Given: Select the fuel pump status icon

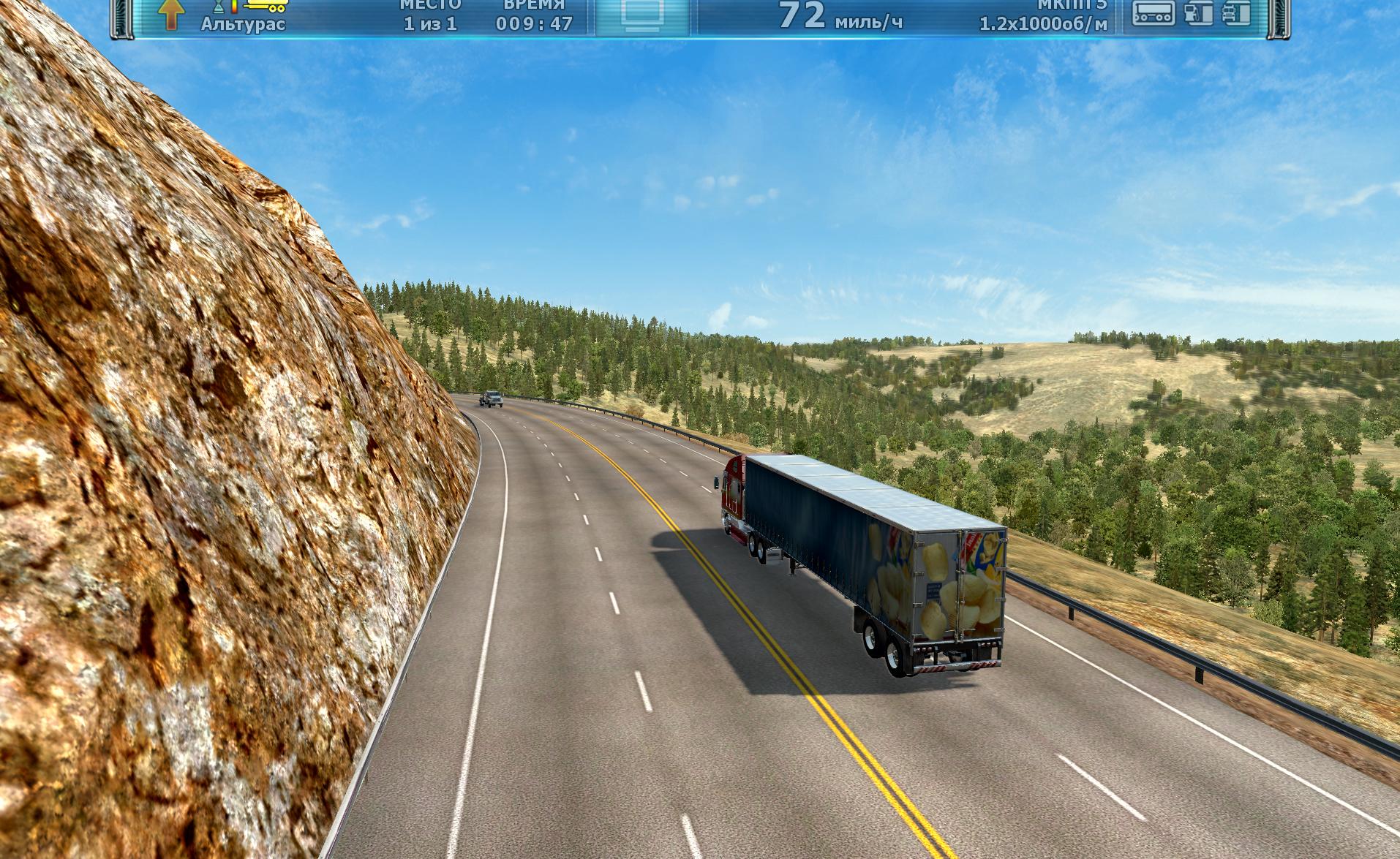Looking at the screenshot, I should 1198,13.
